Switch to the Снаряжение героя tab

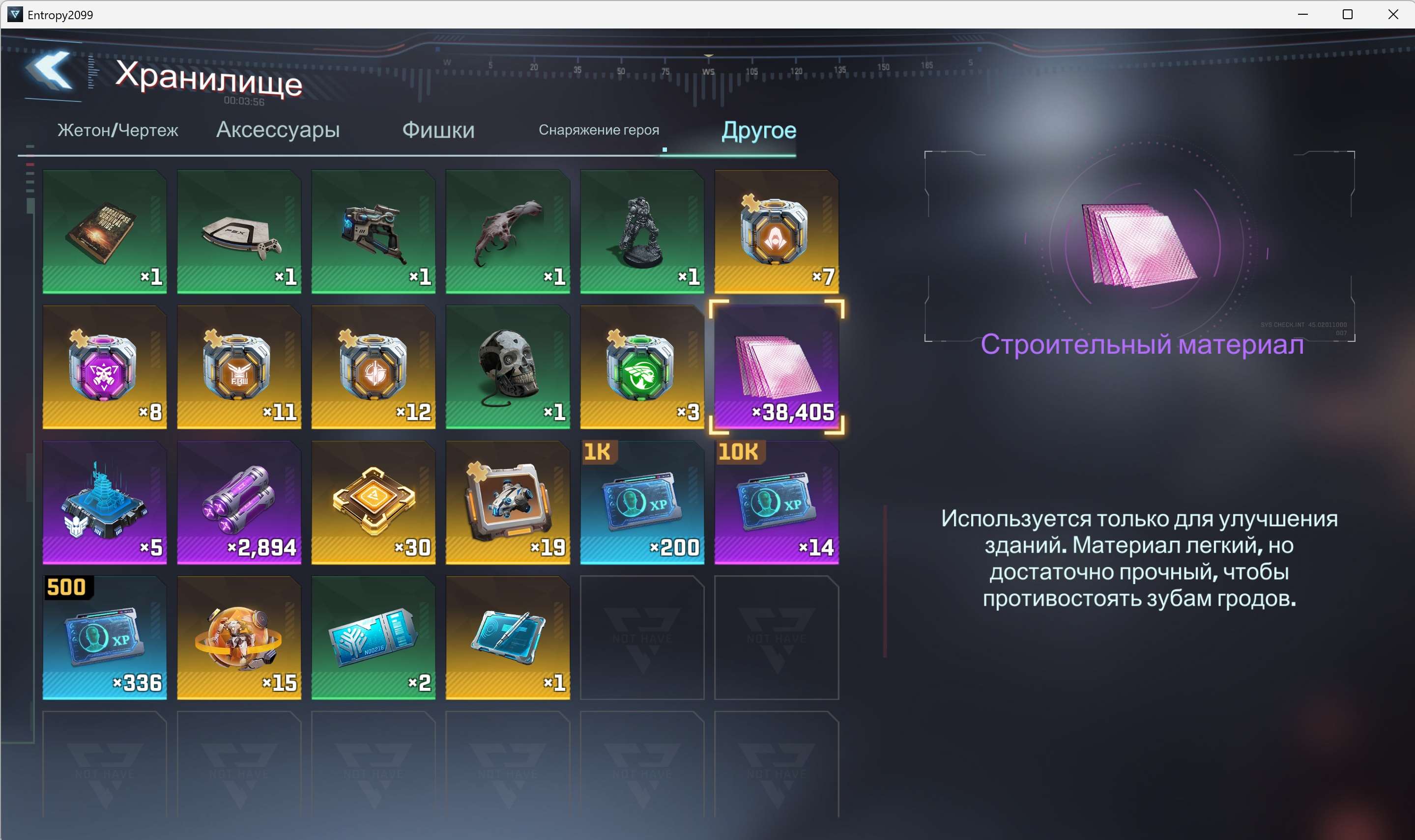pos(600,130)
